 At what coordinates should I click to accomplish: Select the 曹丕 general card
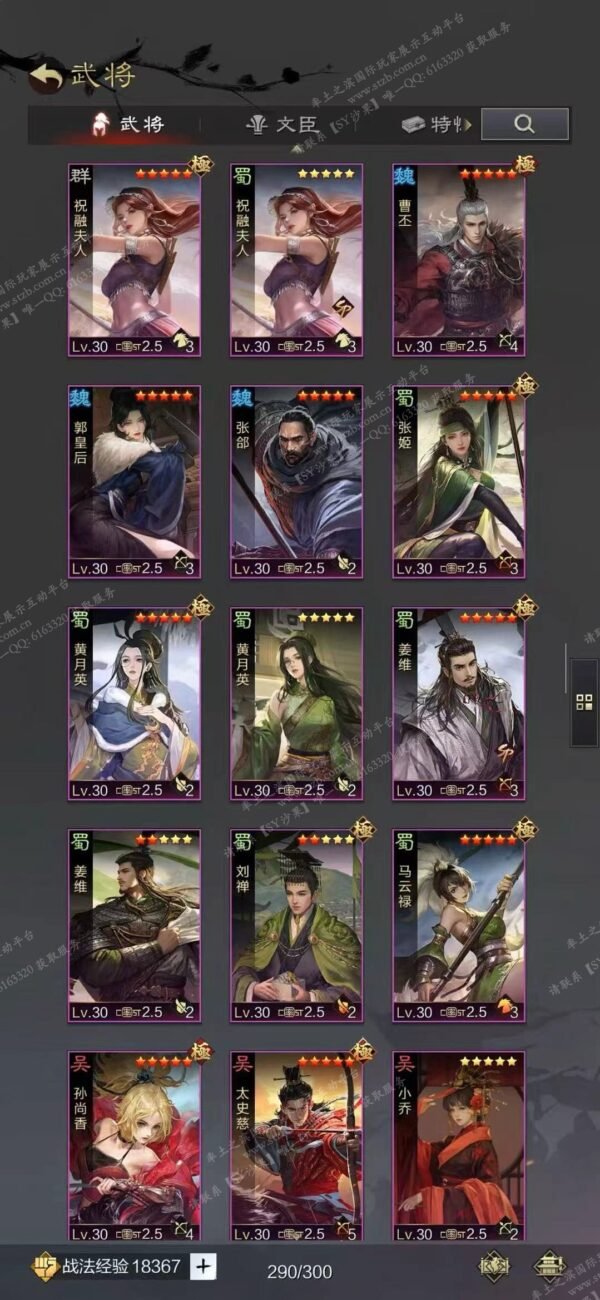coord(458,260)
